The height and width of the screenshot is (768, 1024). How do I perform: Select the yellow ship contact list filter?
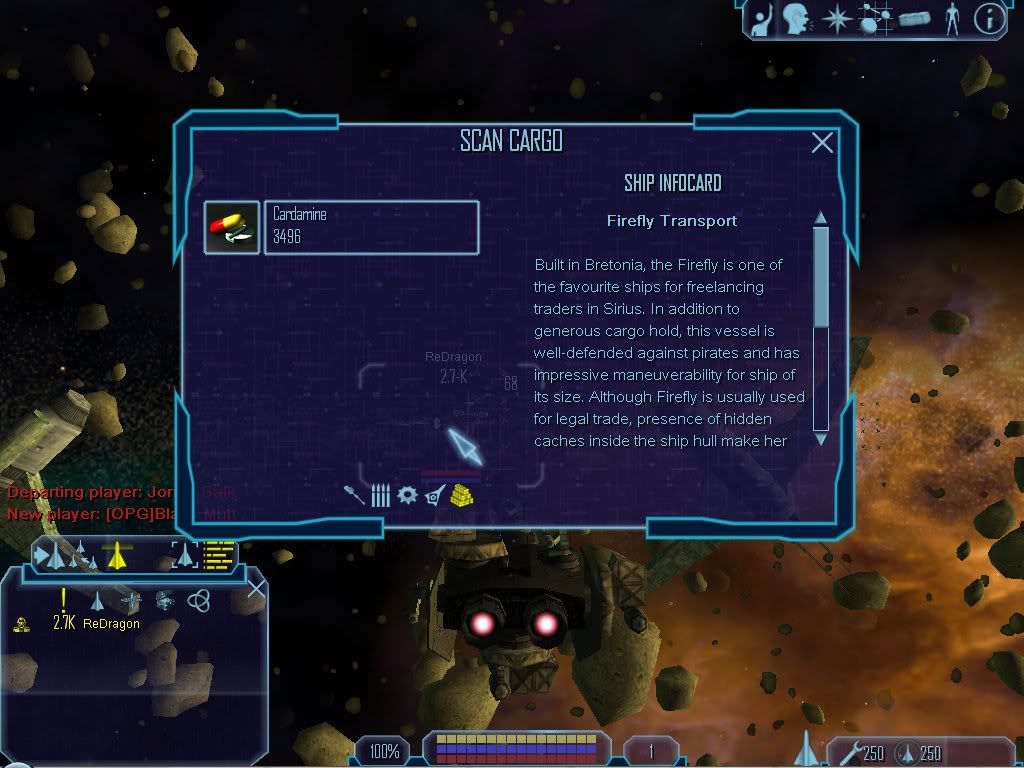118,555
